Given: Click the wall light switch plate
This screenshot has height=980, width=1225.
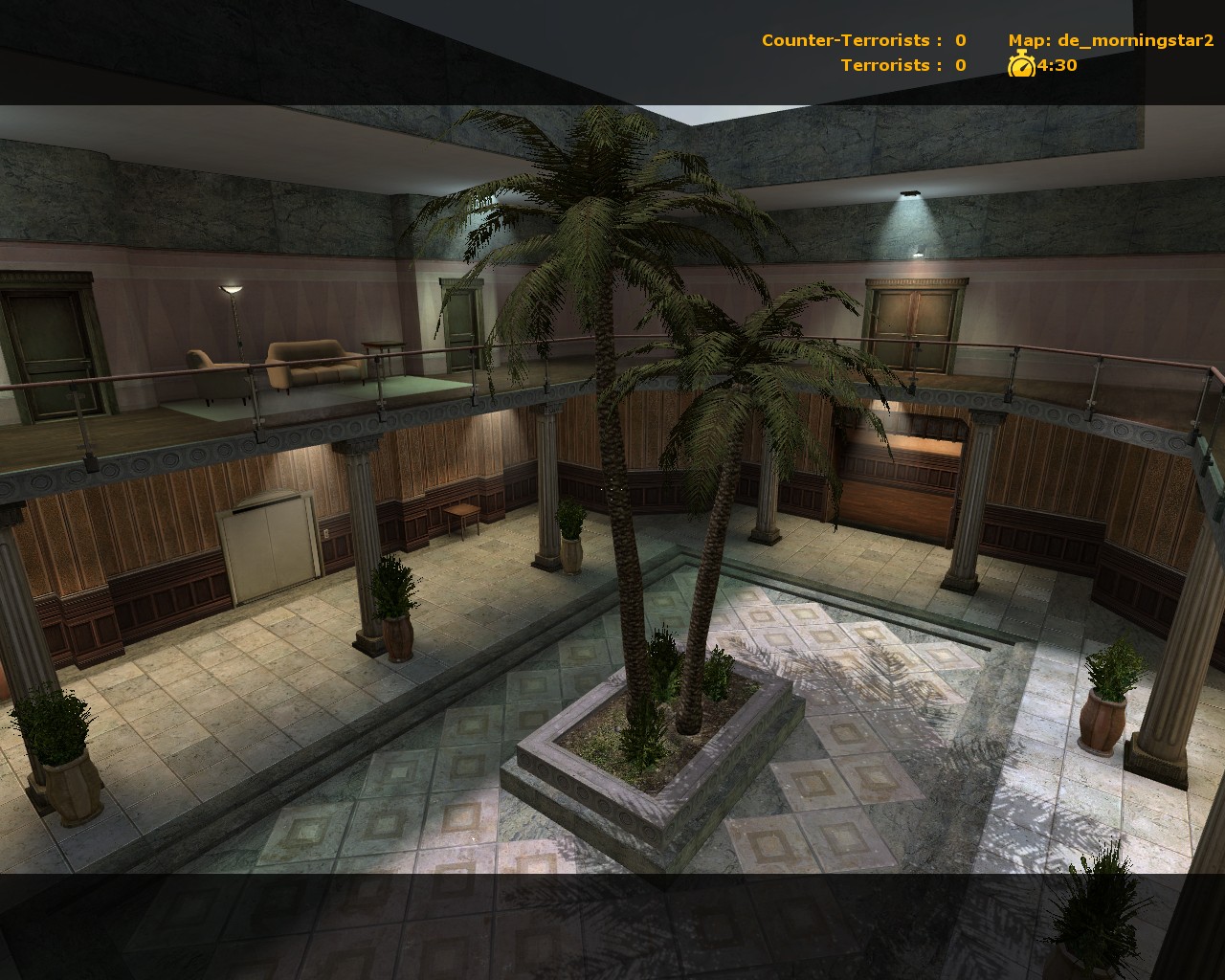Looking at the screenshot, I should (x=326, y=534).
